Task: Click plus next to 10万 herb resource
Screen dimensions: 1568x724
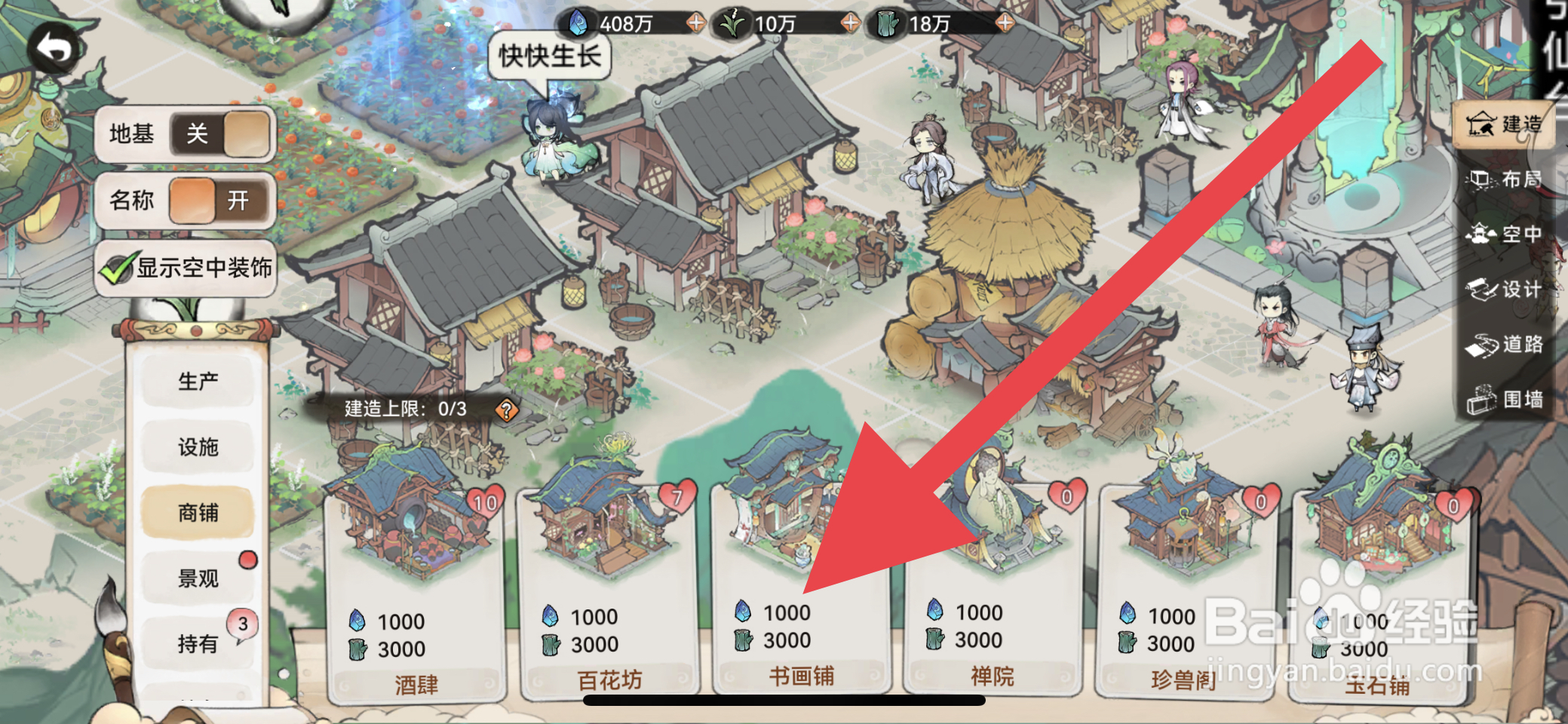Action: click(850, 23)
